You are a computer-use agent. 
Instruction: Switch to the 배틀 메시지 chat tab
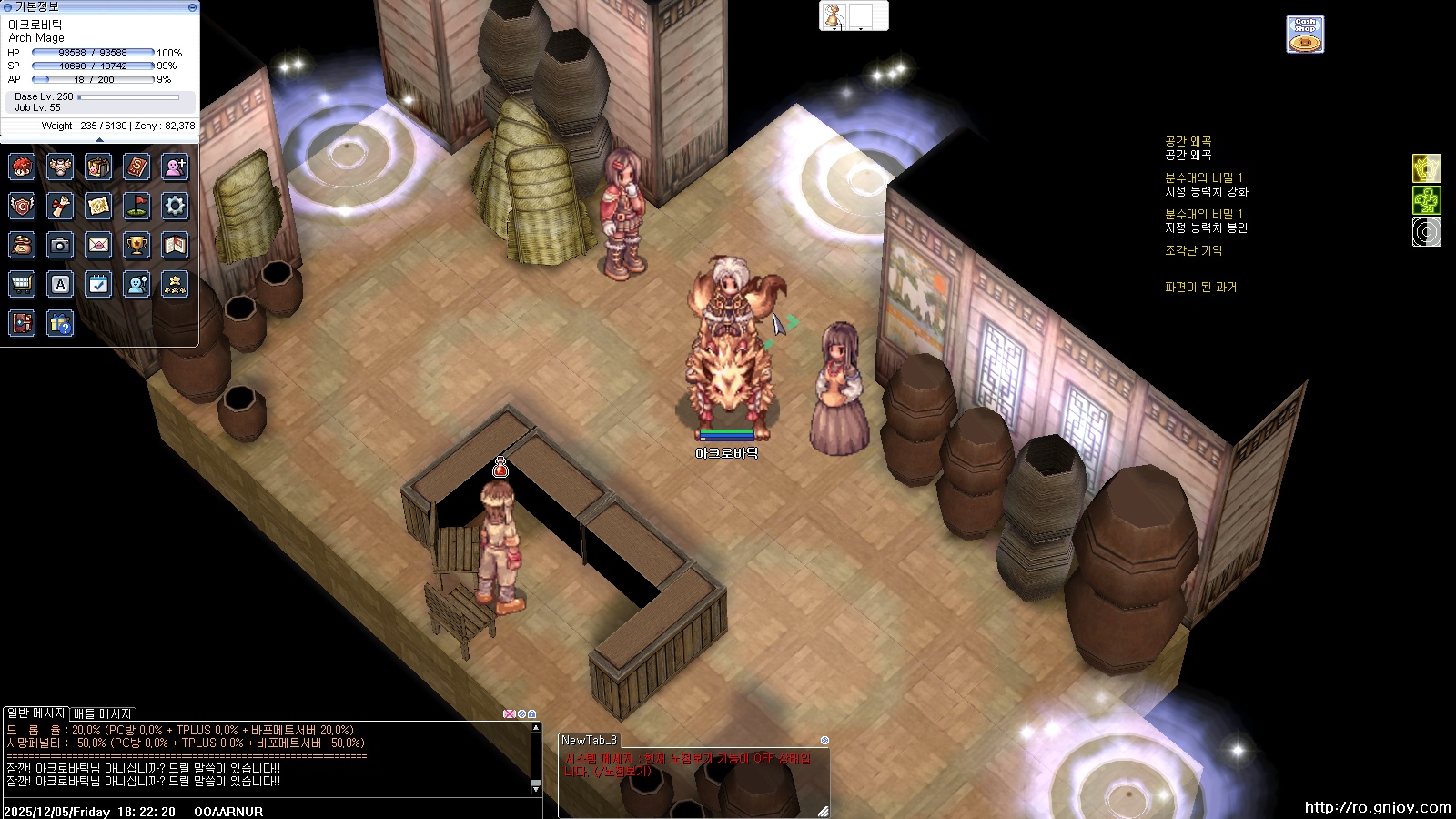pos(103,714)
